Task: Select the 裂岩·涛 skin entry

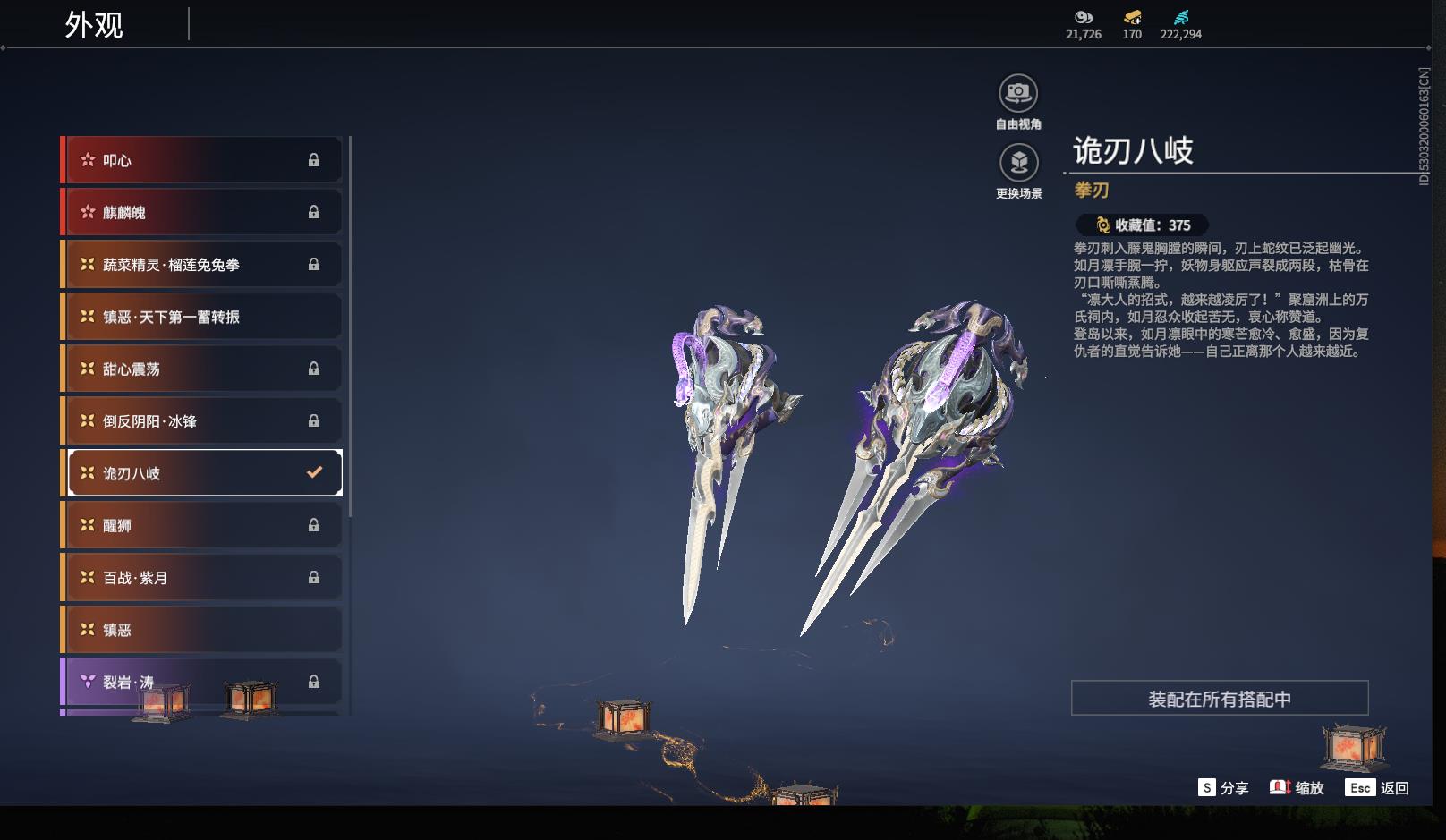Action: point(202,682)
